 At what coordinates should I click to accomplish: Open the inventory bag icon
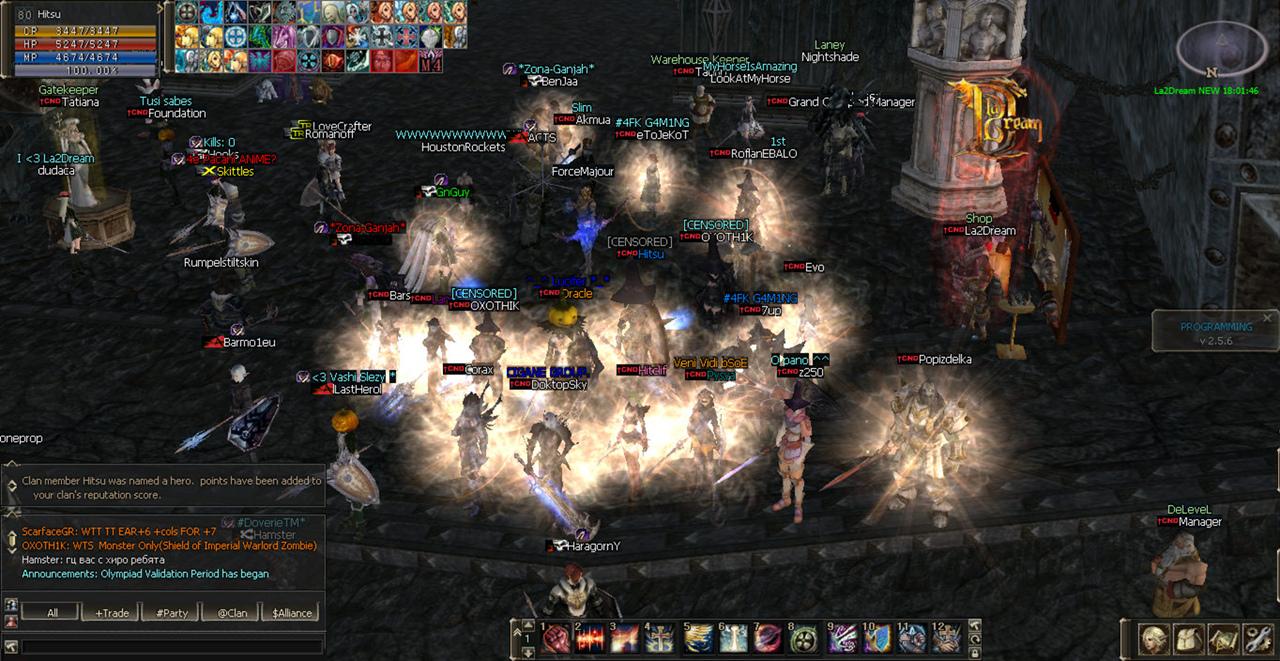click(x=1188, y=638)
